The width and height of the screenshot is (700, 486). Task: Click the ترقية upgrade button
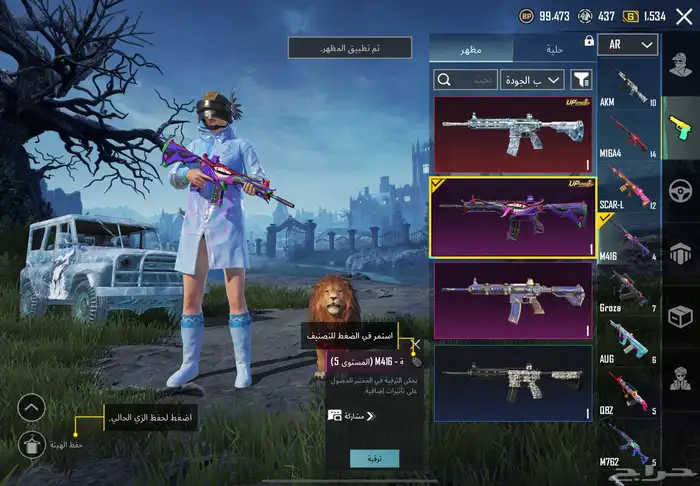375,458
